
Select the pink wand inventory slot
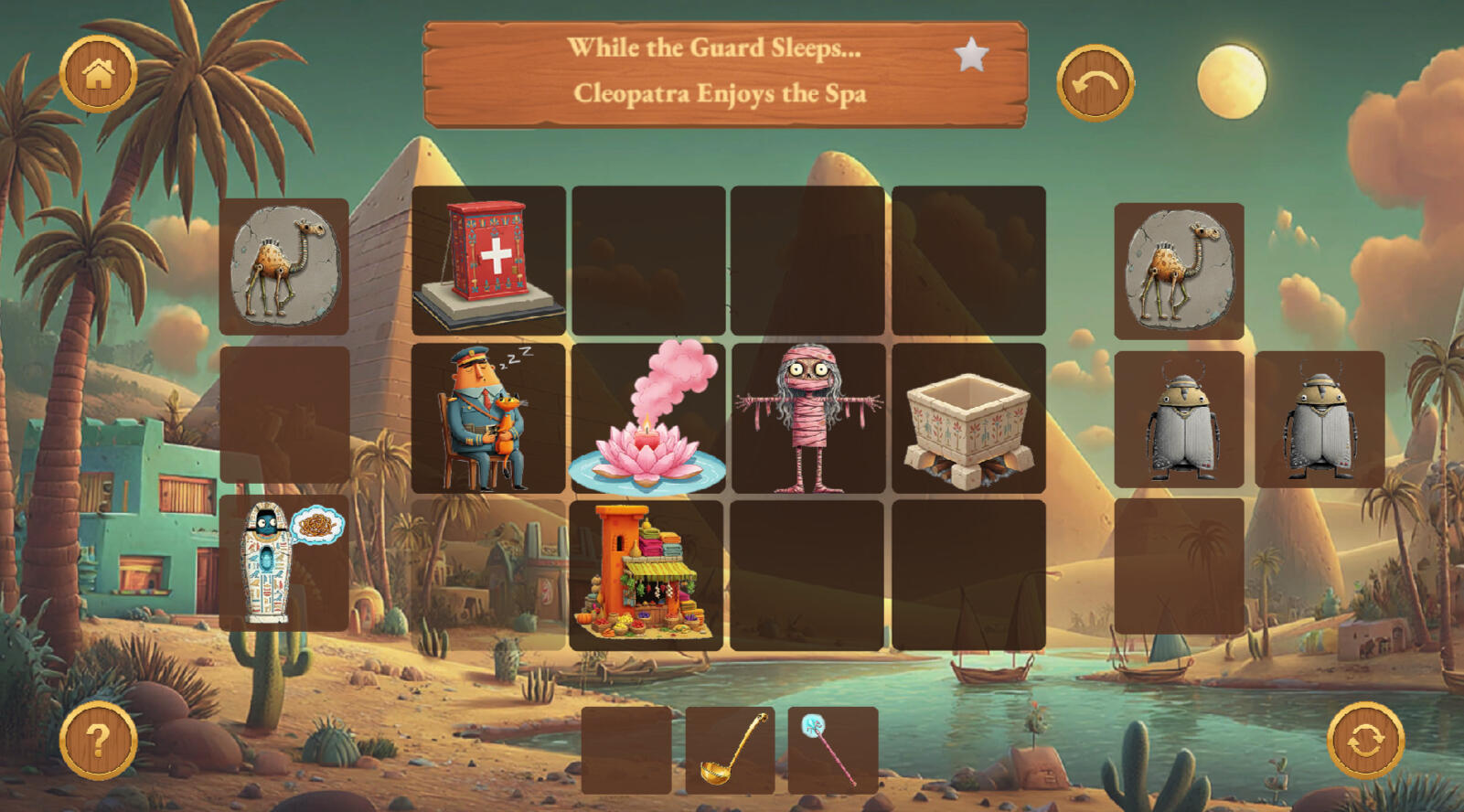(832, 750)
